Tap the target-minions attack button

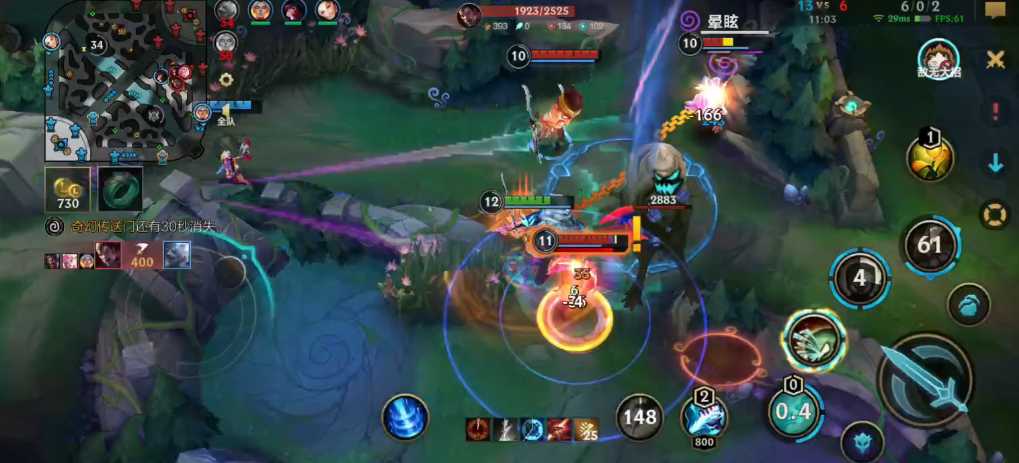[968, 305]
